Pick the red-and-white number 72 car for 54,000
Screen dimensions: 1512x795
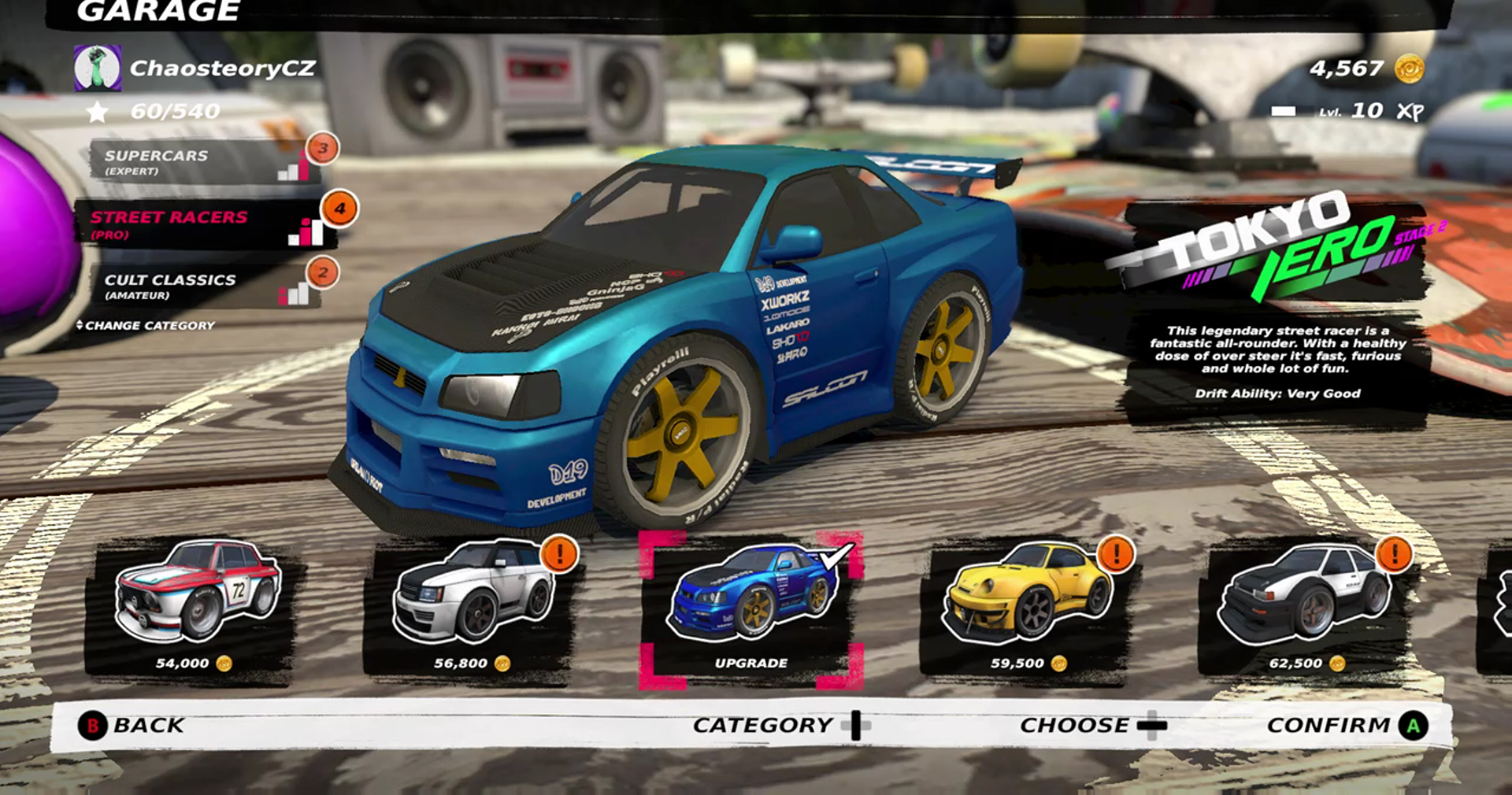point(195,608)
